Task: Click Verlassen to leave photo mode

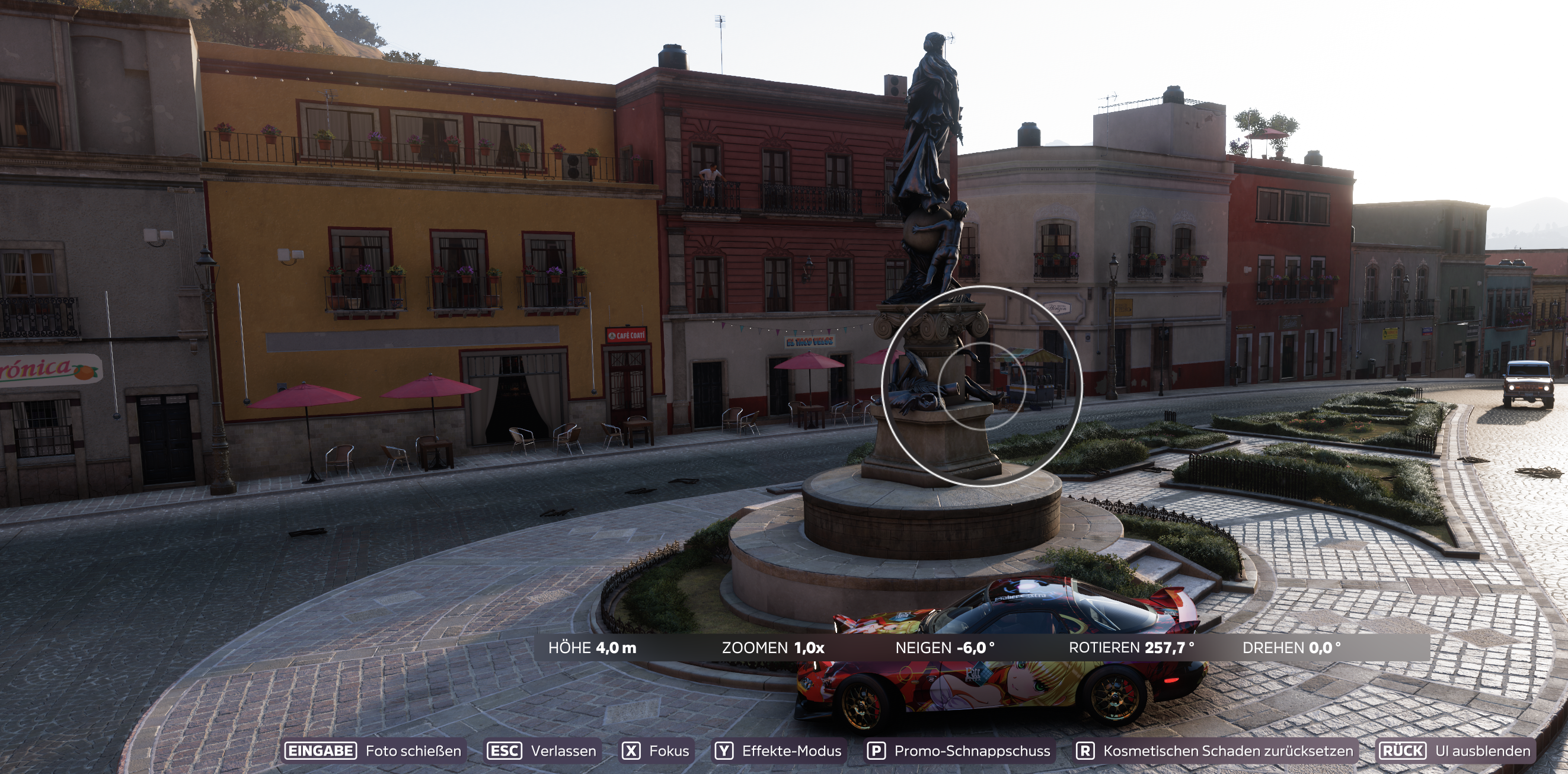Action: tap(563, 751)
